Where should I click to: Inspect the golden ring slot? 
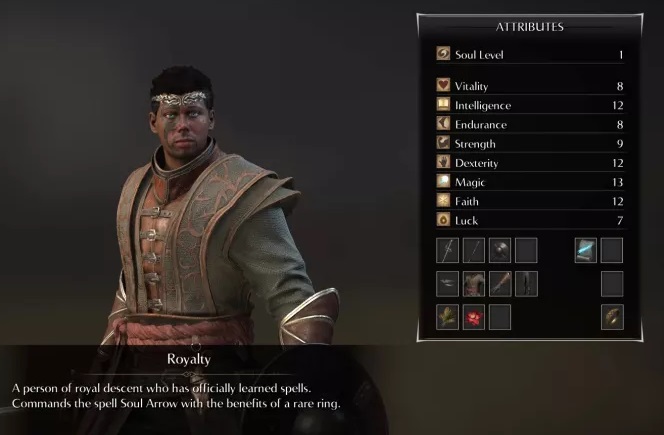coord(612,317)
